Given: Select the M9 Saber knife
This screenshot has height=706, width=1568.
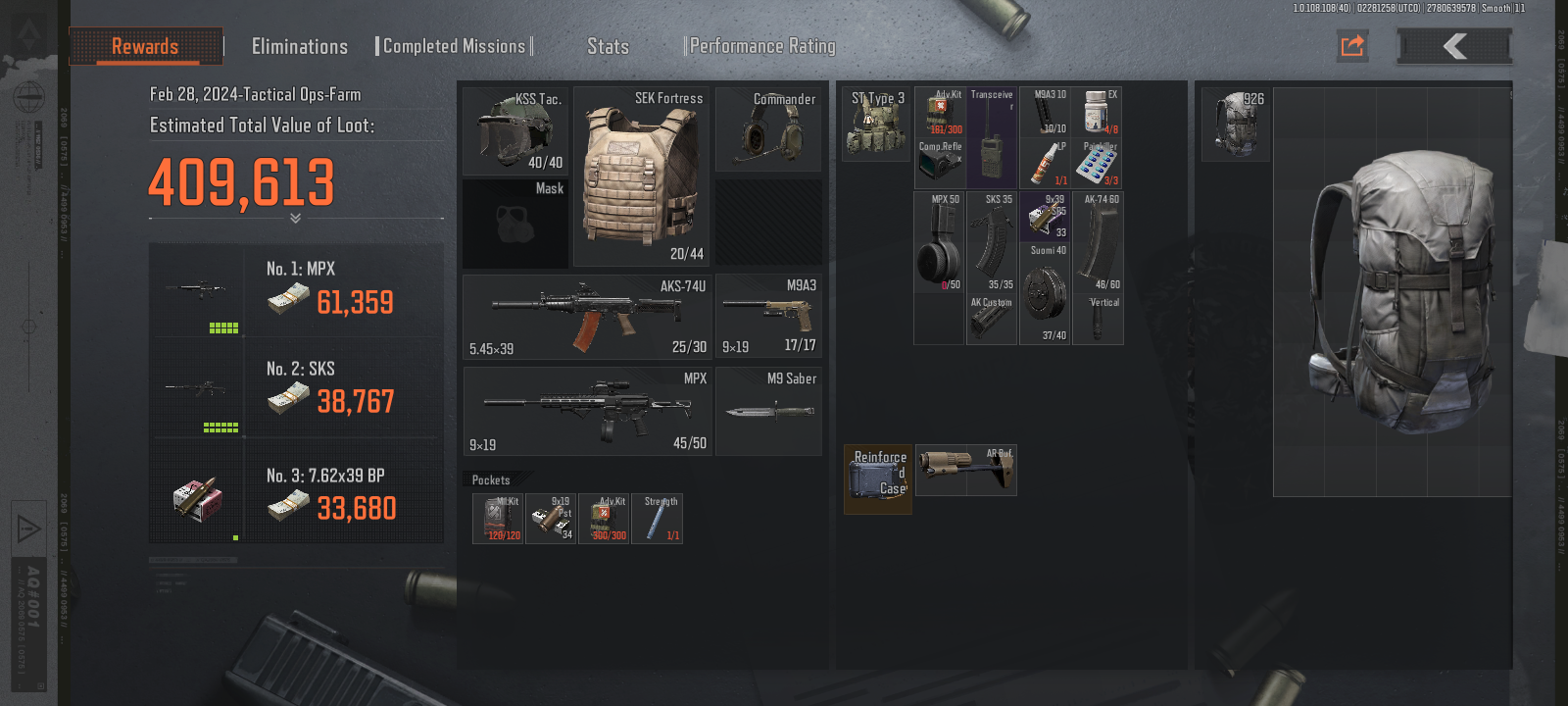Looking at the screenshot, I should click(x=768, y=411).
